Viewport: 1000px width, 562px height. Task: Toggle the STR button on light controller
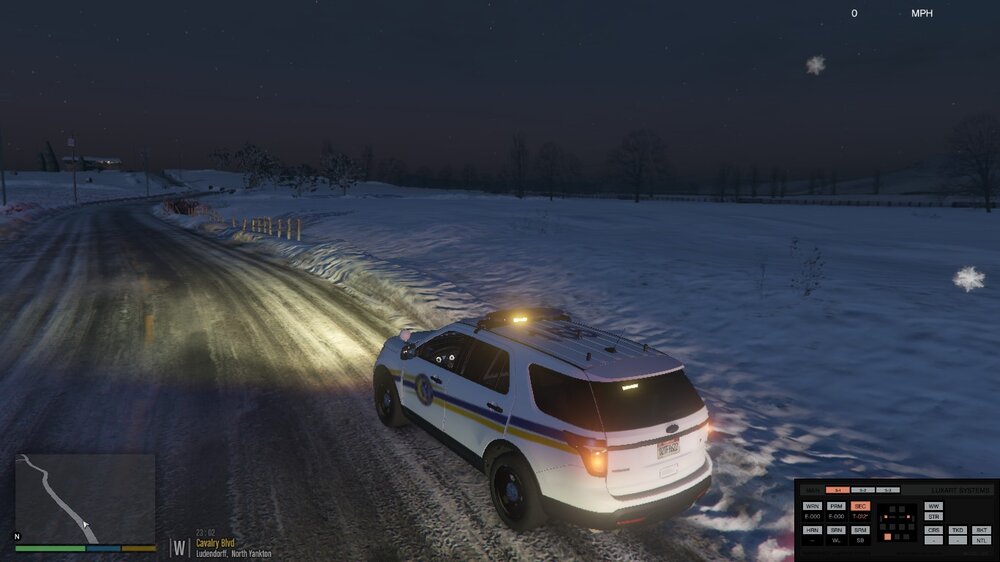click(934, 517)
